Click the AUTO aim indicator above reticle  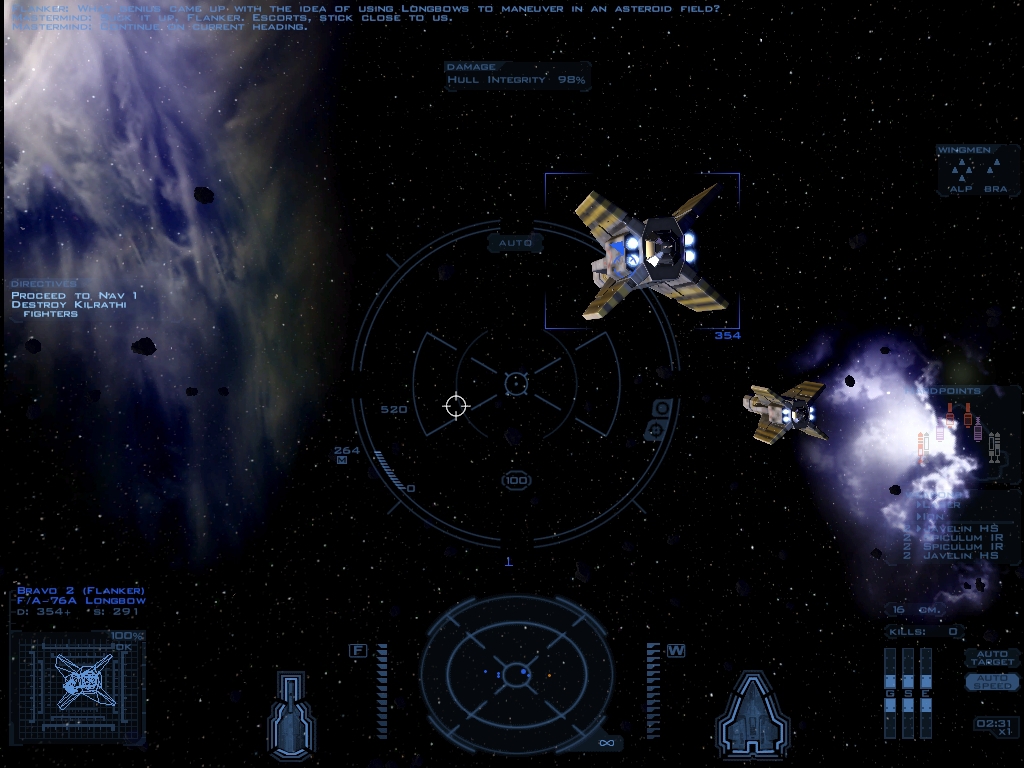515,243
